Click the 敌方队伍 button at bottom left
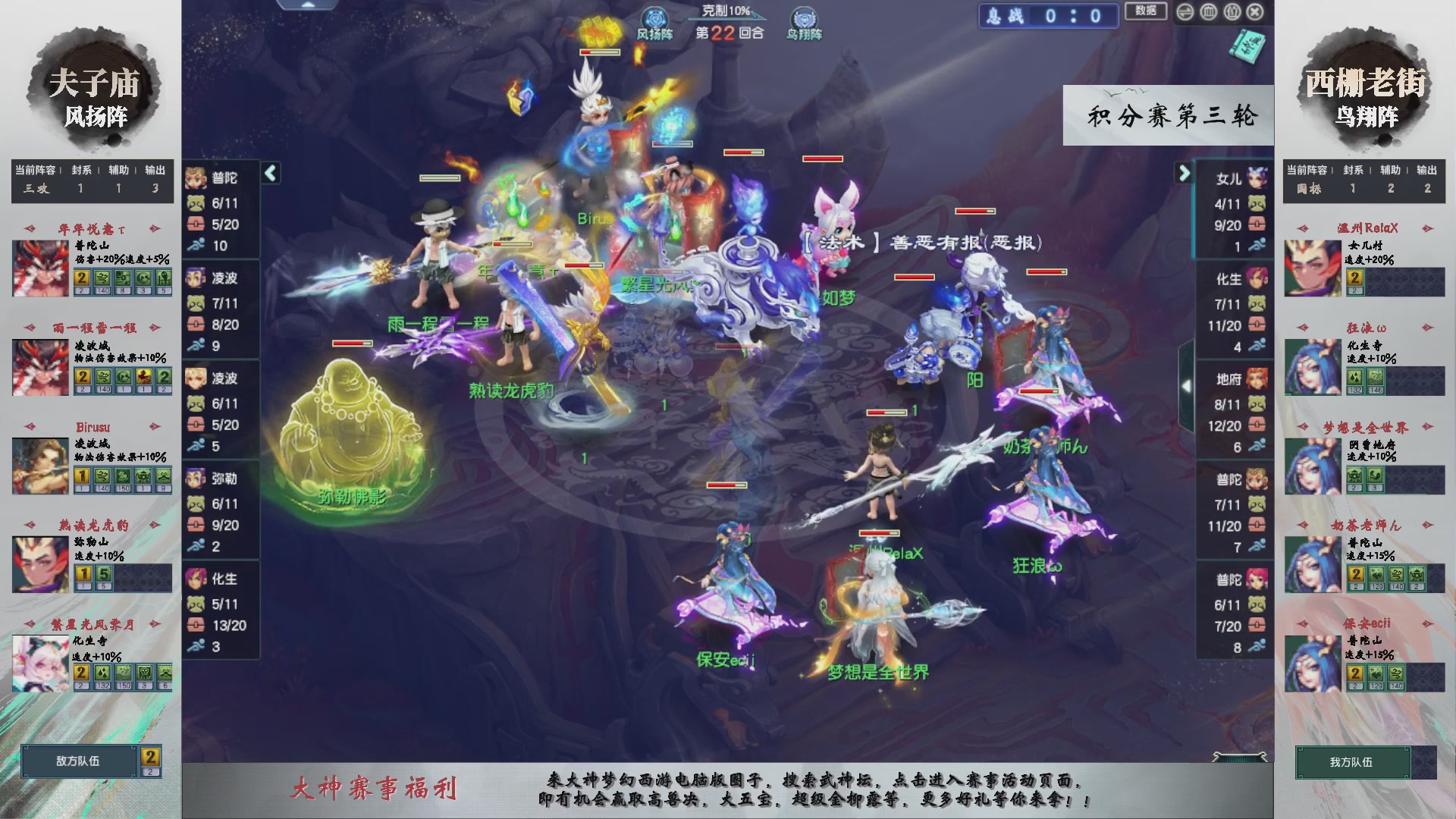 click(x=80, y=762)
